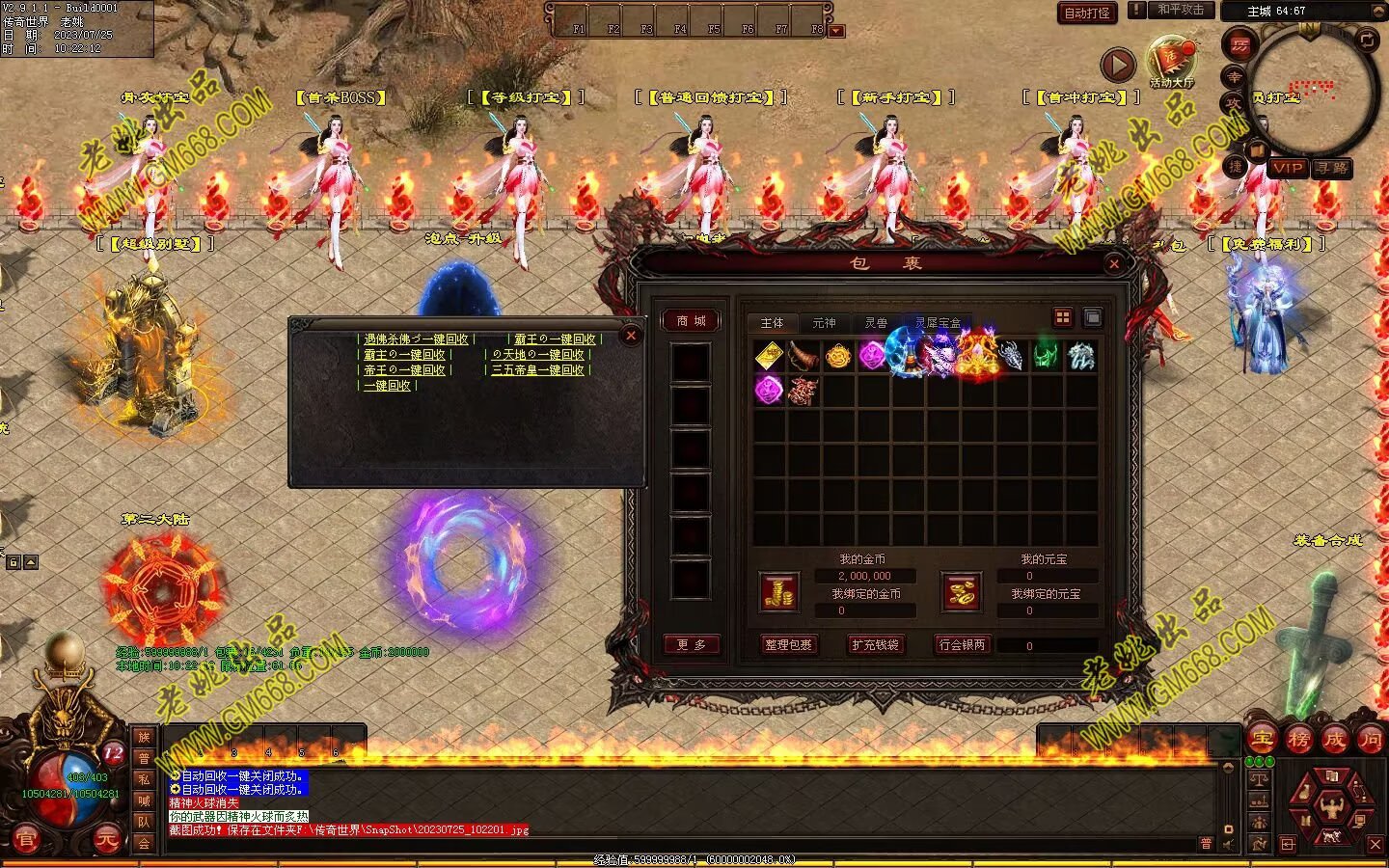Click the 和平攻击 attack mode button
Image resolution: width=1389 pixels, height=868 pixels.
[1180, 10]
